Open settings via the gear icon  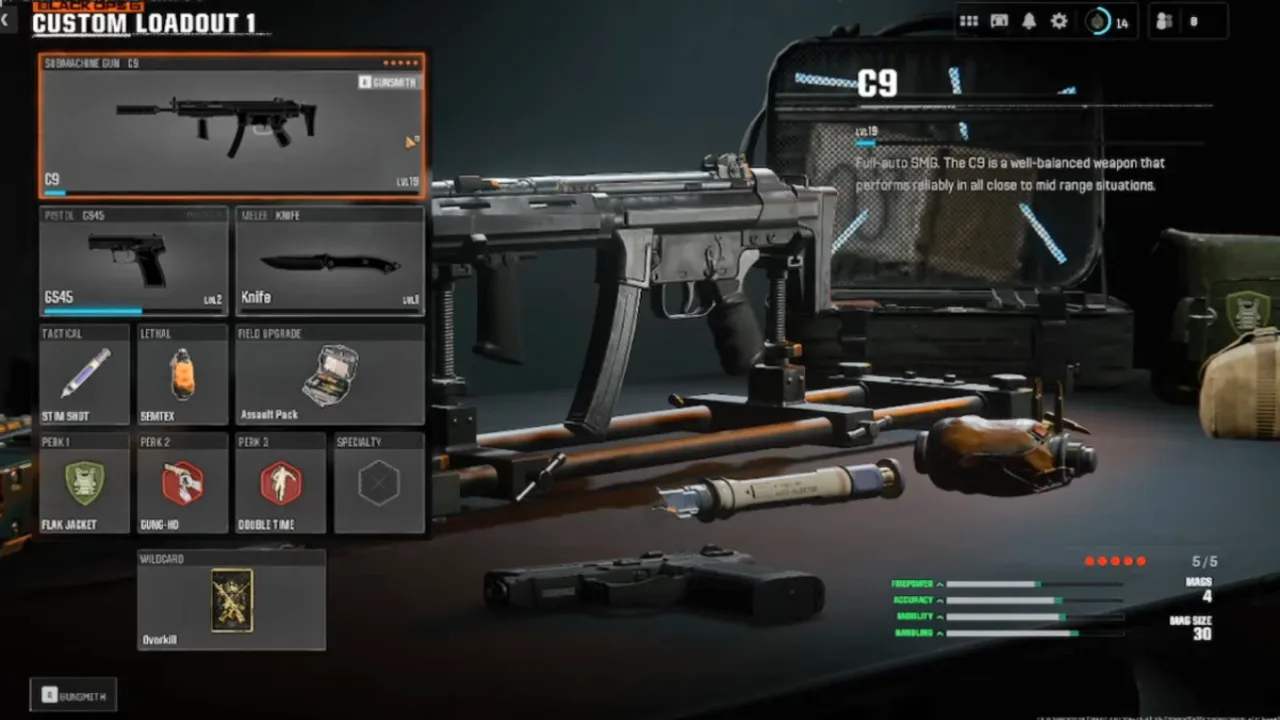pyautogui.click(x=1059, y=21)
